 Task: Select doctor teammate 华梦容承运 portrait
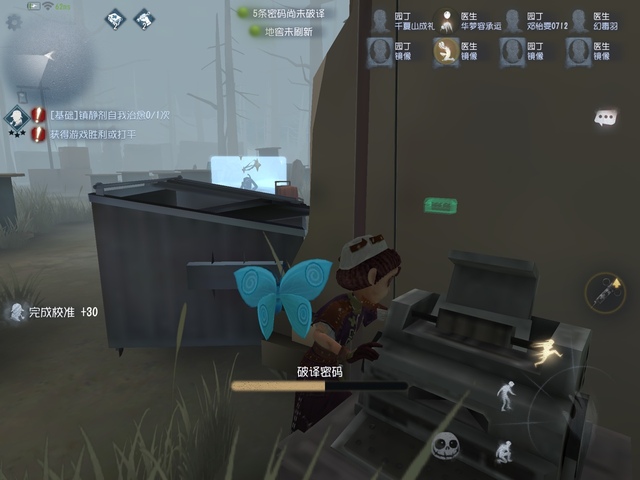[445, 20]
